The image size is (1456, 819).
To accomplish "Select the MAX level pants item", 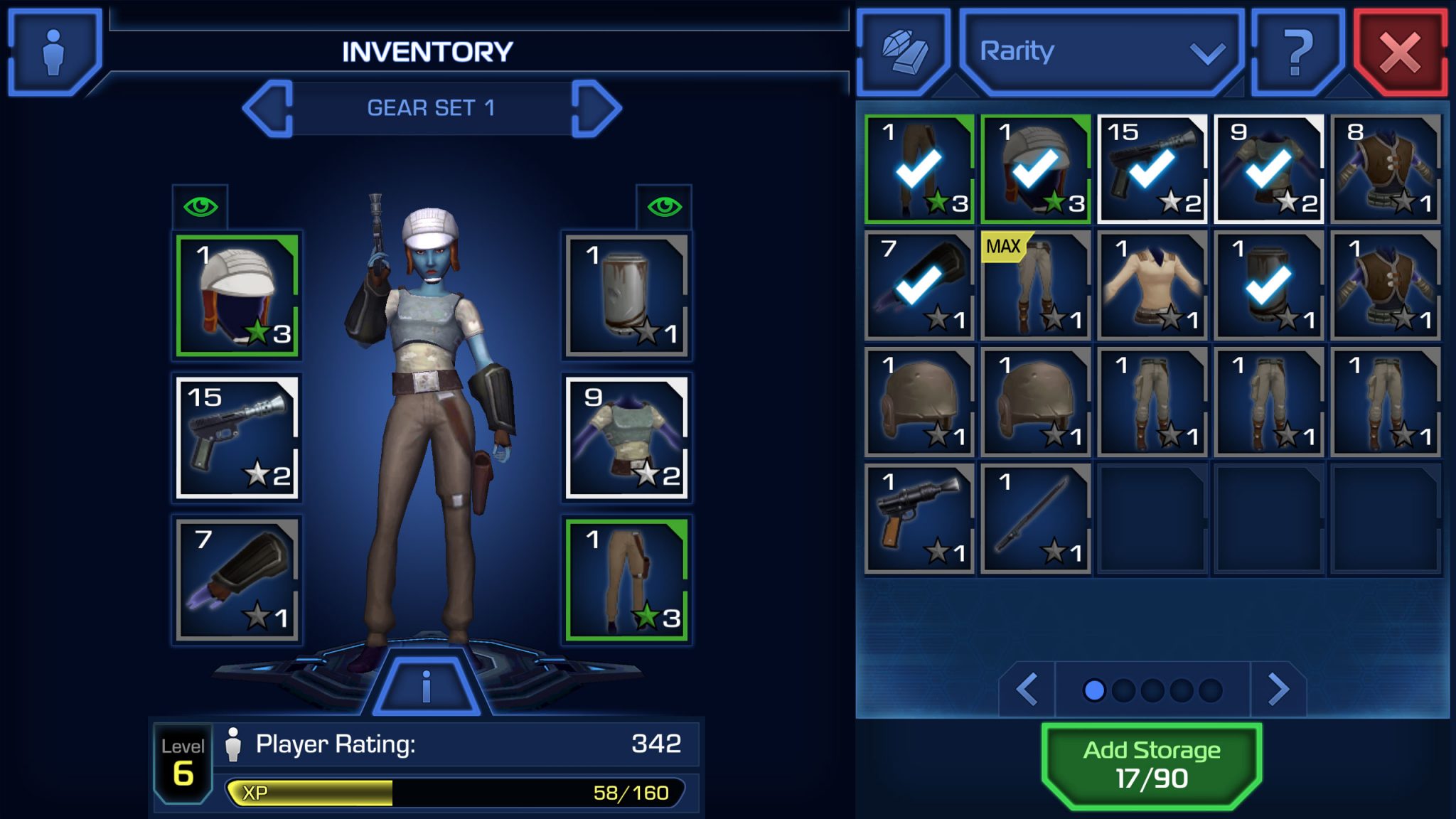I will click(x=1035, y=286).
